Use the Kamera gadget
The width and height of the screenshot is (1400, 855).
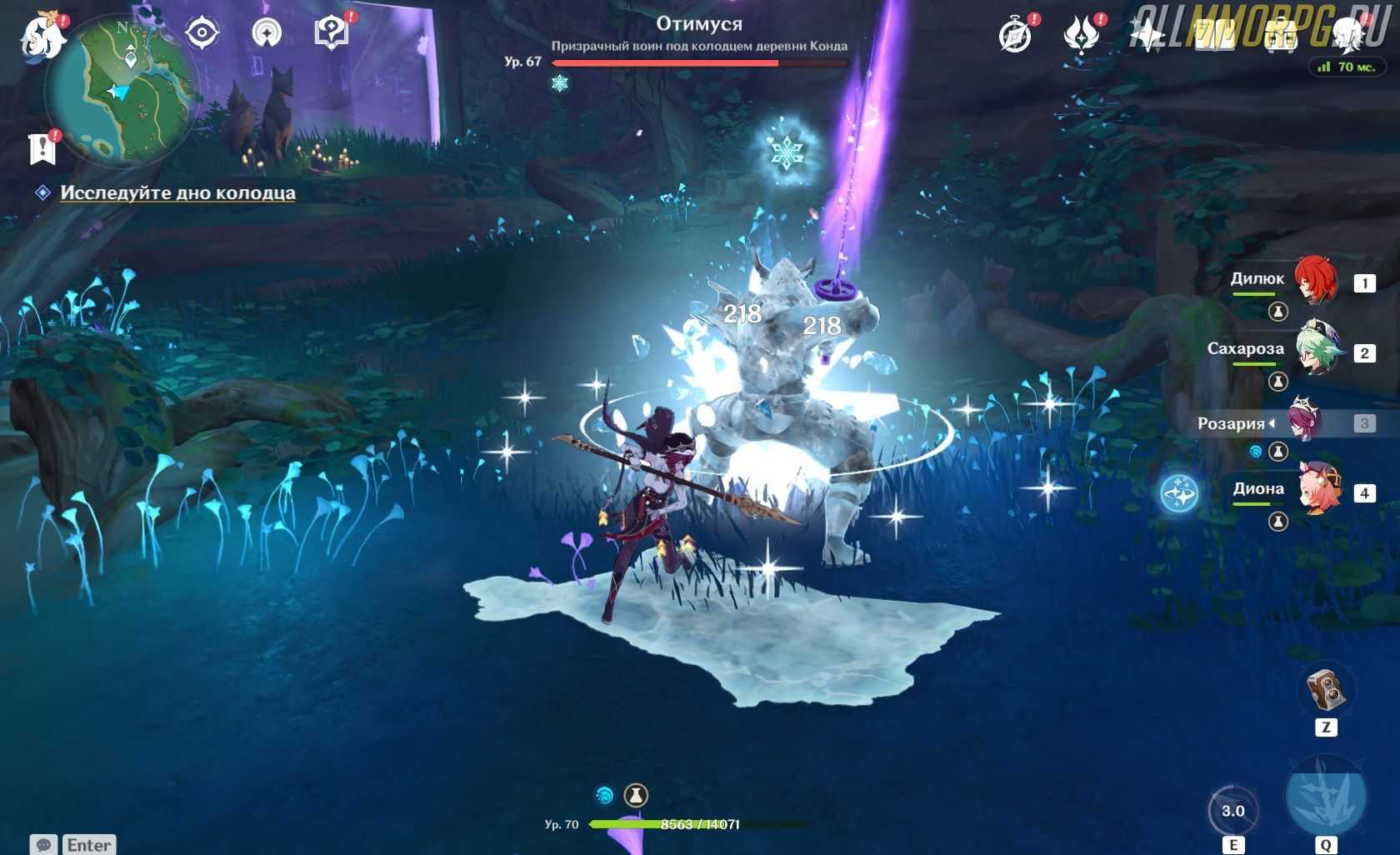[x=1325, y=692]
